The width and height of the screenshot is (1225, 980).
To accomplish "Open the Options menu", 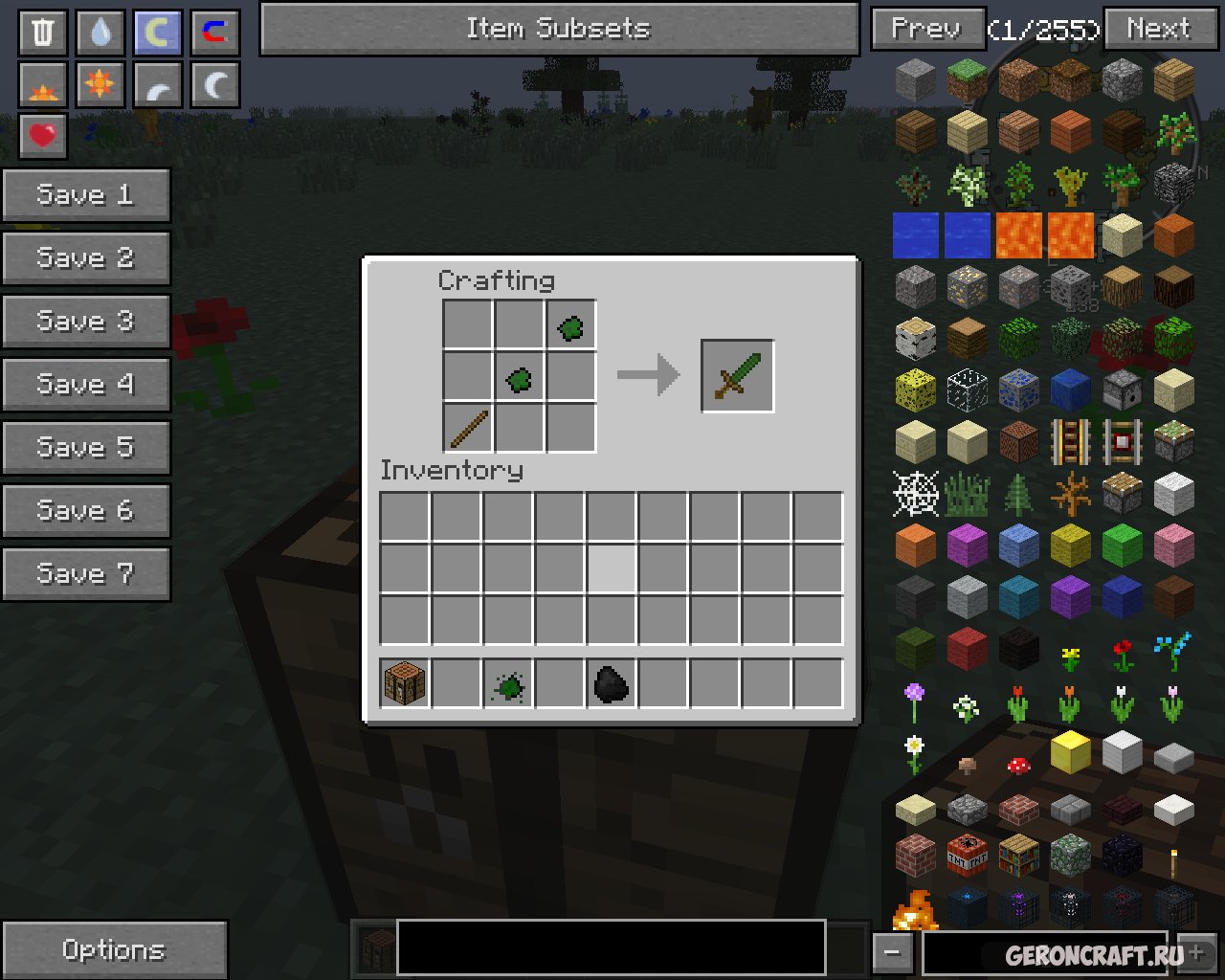I will pyautogui.click(x=114, y=949).
